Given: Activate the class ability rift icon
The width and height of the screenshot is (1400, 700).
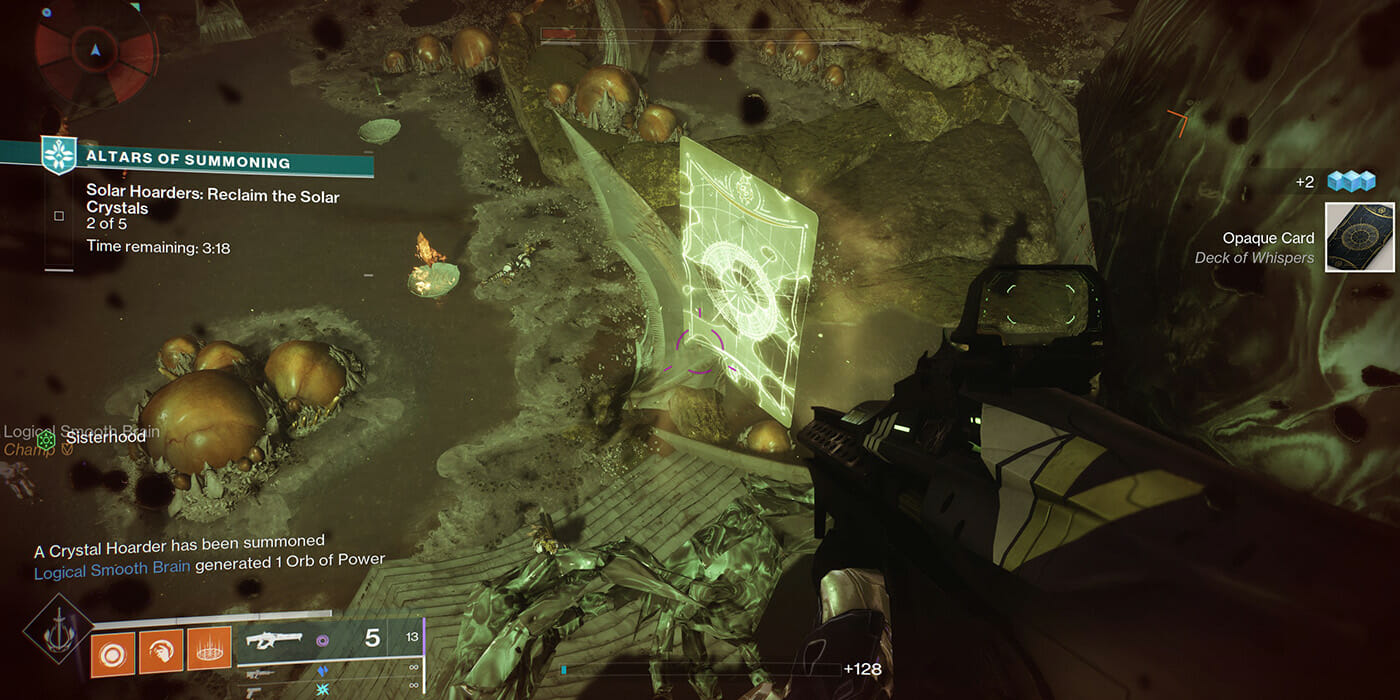Looking at the screenshot, I should (209, 650).
